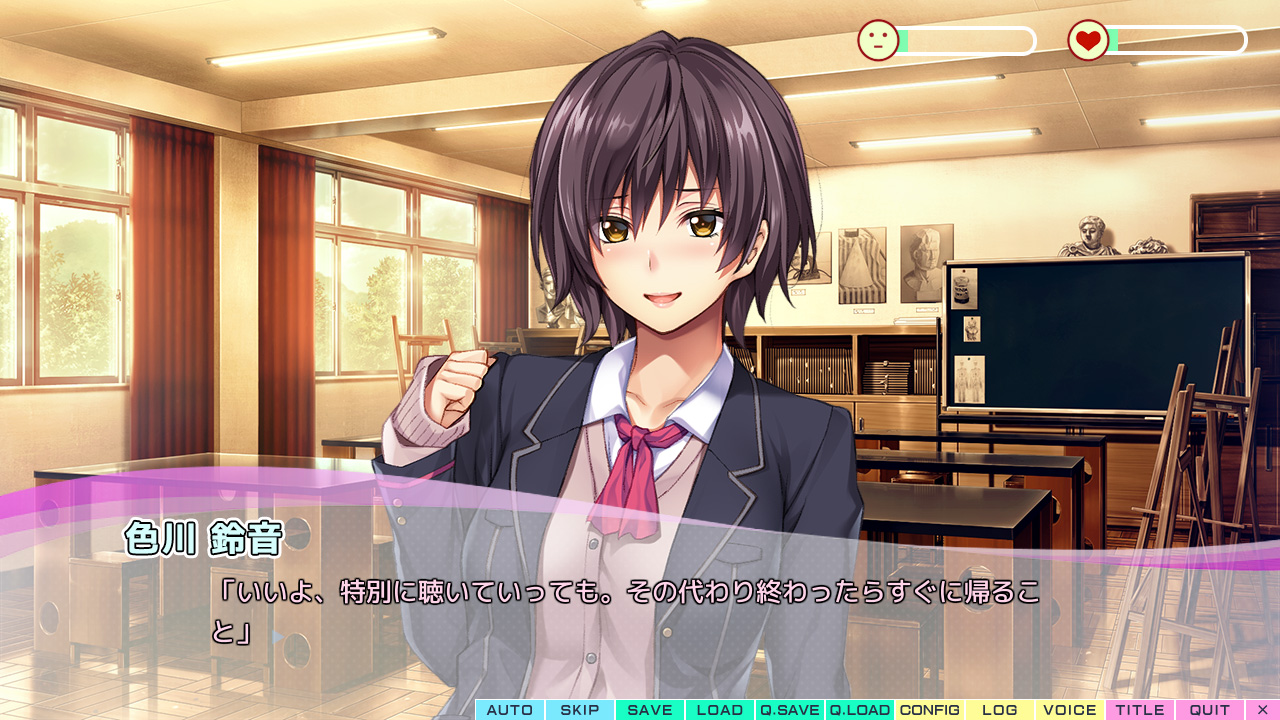1280x720 pixels.
Task: Replay the line with VOICE
Action: pyautogui.click(x=1070, y=710)
